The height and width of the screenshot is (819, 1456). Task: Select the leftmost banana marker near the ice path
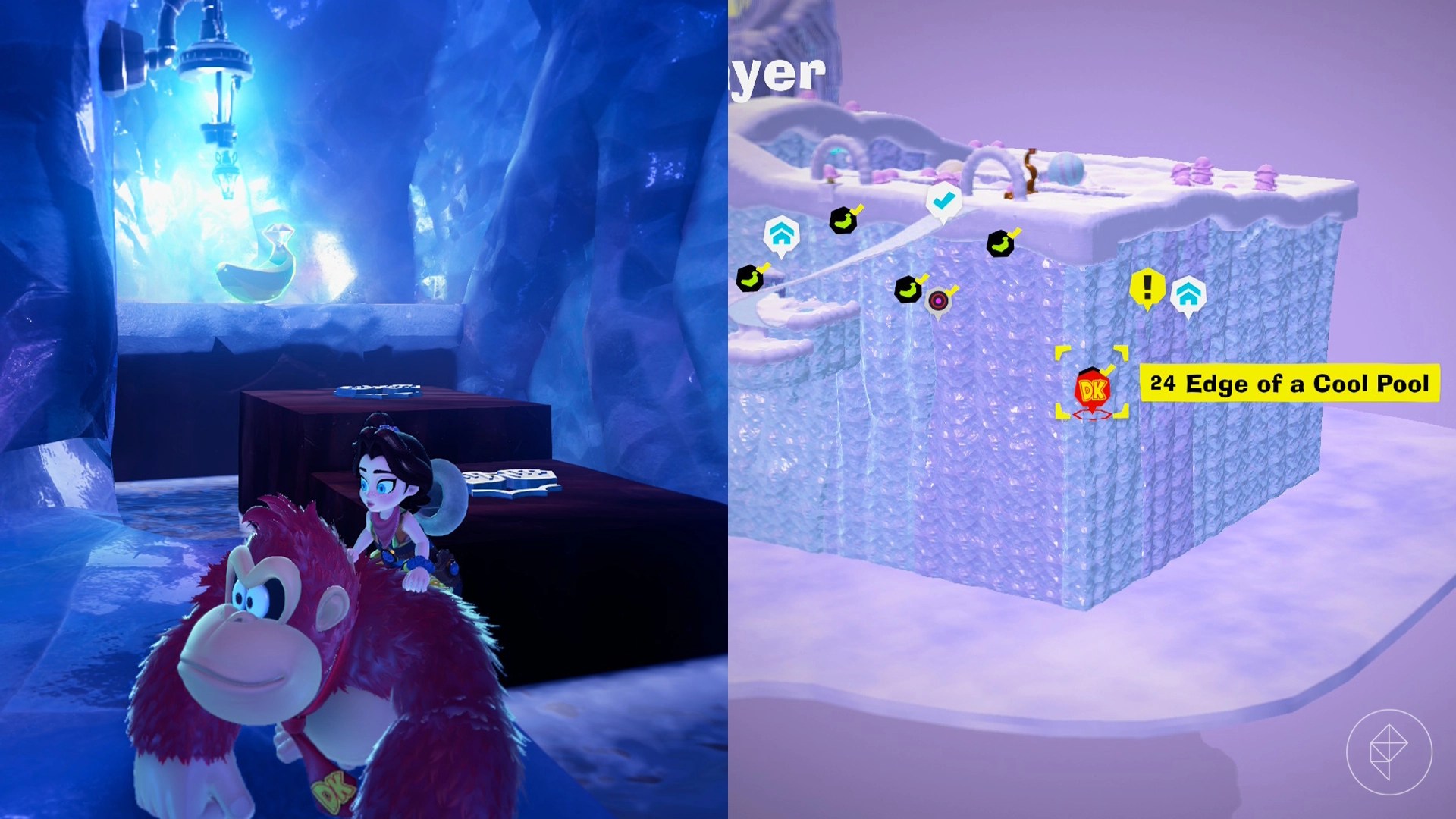[749, 278]
